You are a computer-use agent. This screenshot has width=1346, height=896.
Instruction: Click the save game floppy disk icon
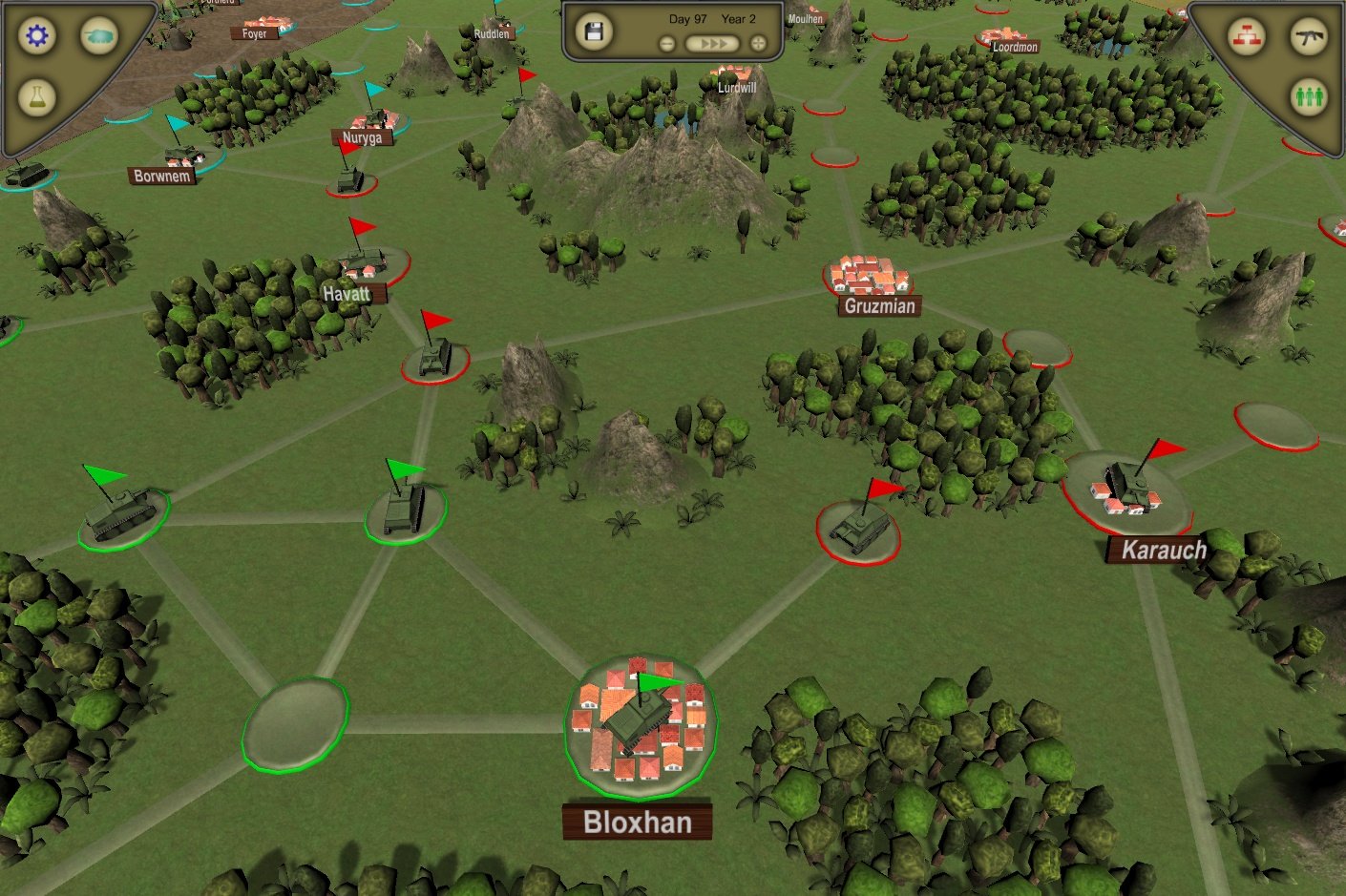pos(594,31)
